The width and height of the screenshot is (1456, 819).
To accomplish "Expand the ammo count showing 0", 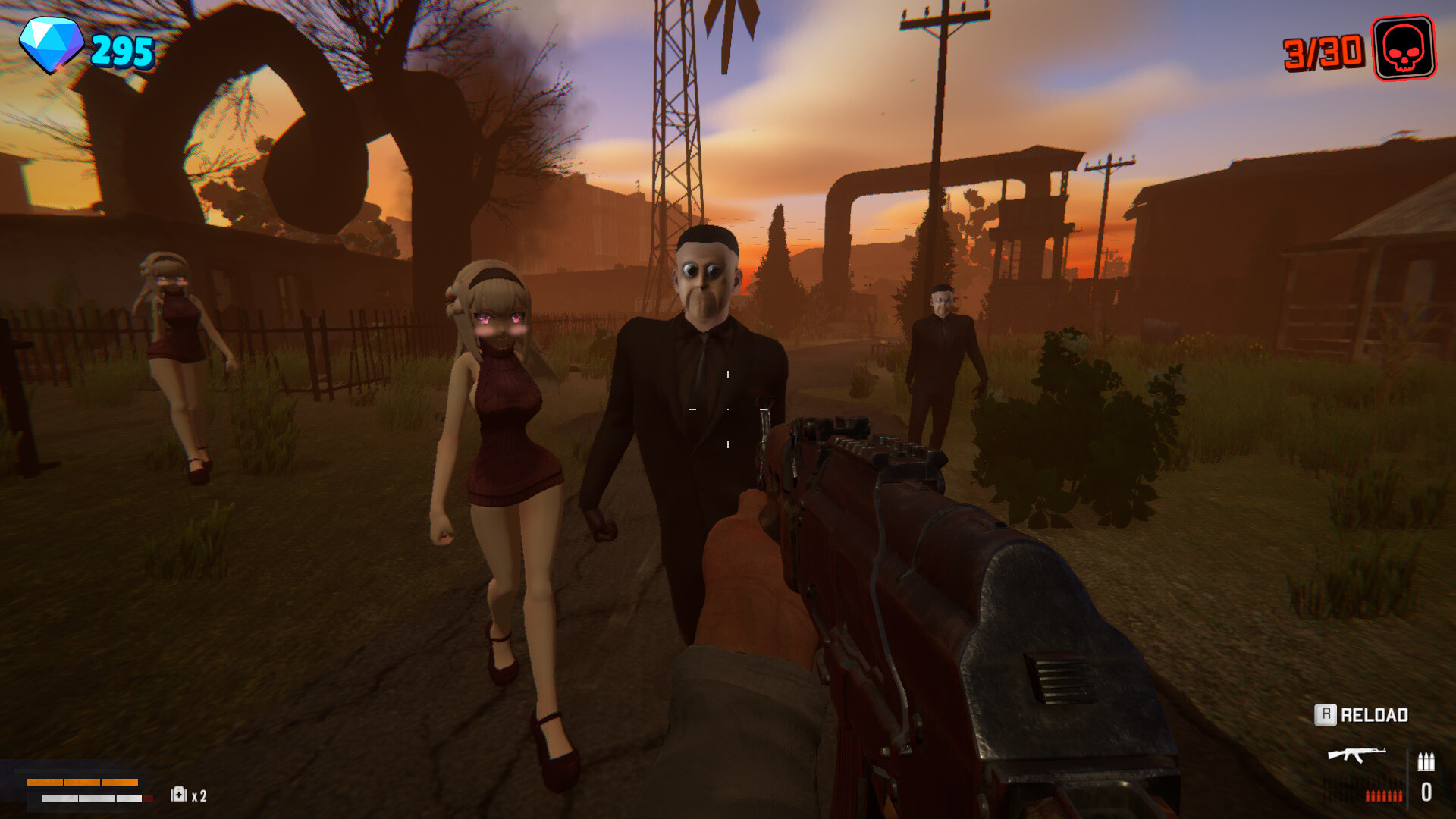I will click(1427, 792).
